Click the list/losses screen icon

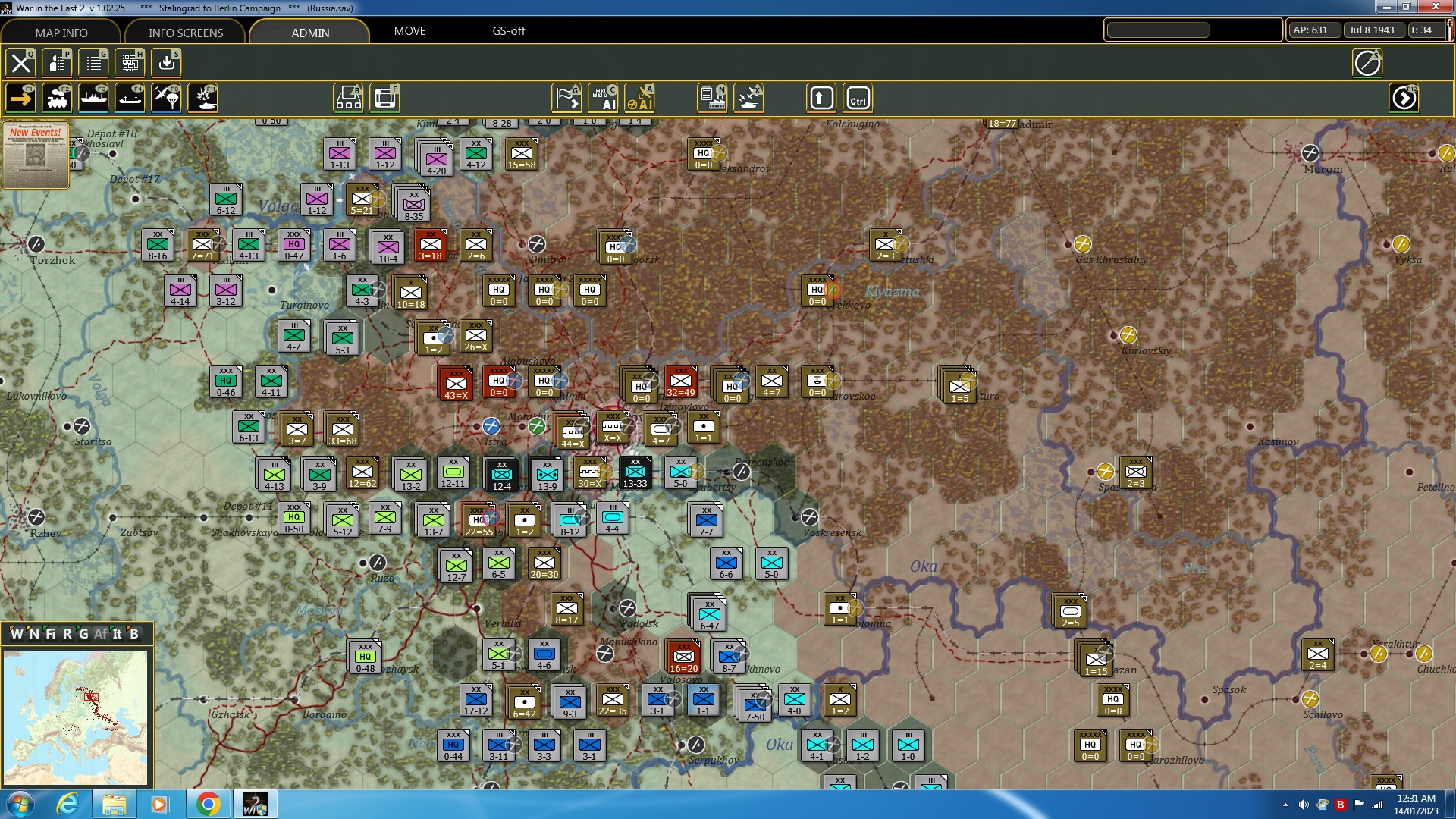93,62
